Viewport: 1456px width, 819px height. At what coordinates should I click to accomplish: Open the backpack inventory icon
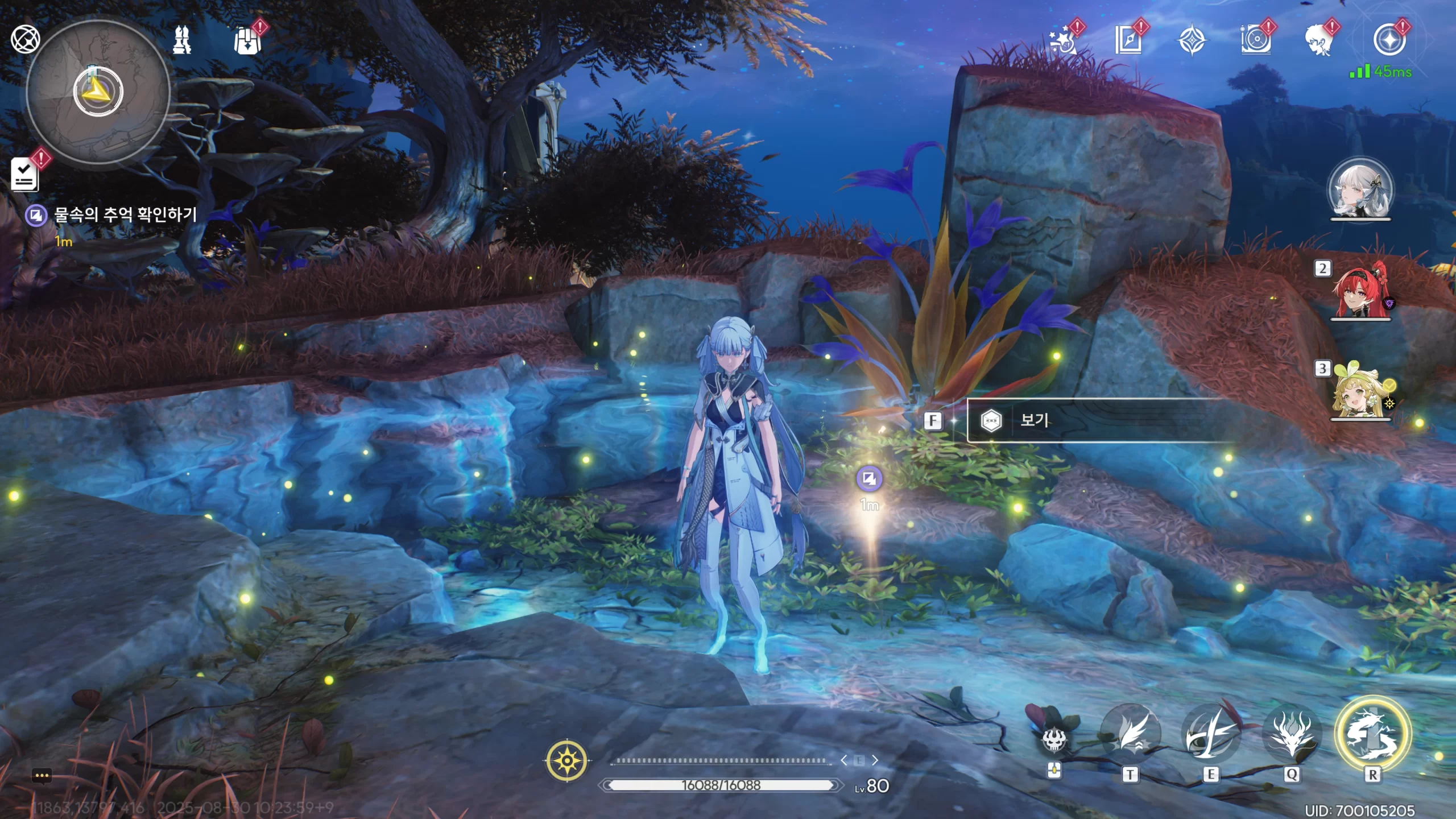tap(247, 41)
